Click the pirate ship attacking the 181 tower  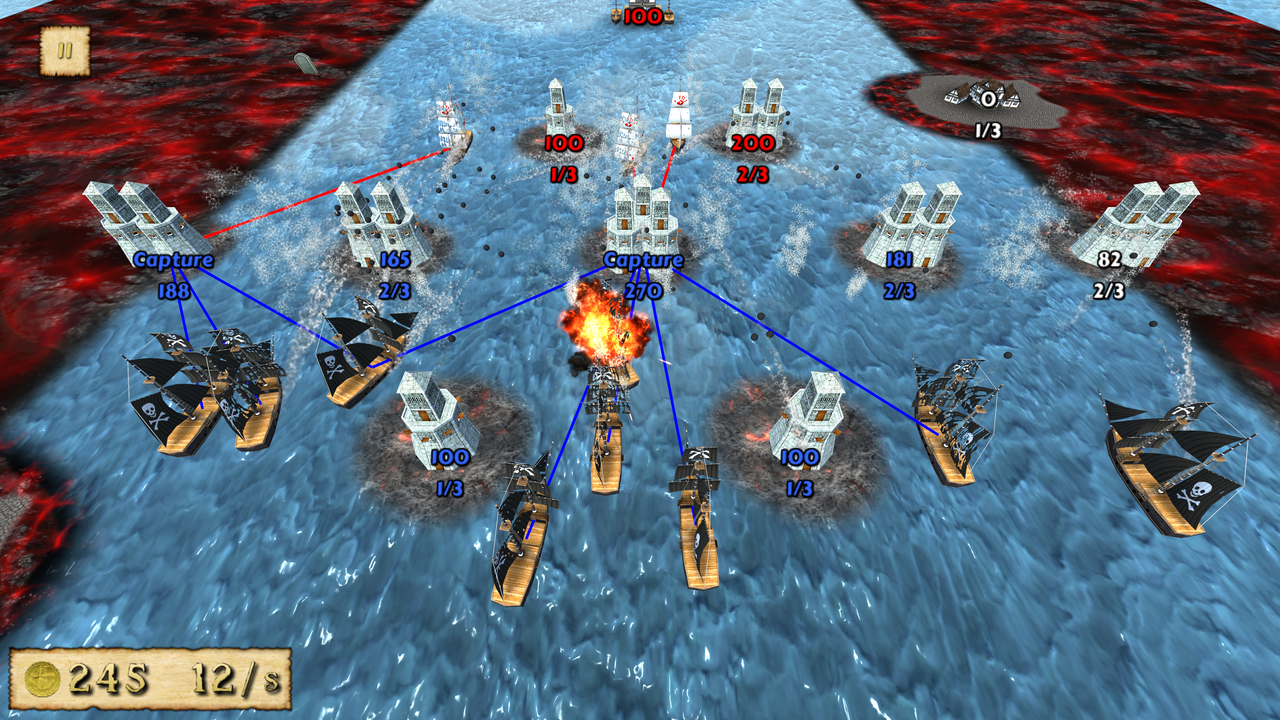tap(950, 420)
